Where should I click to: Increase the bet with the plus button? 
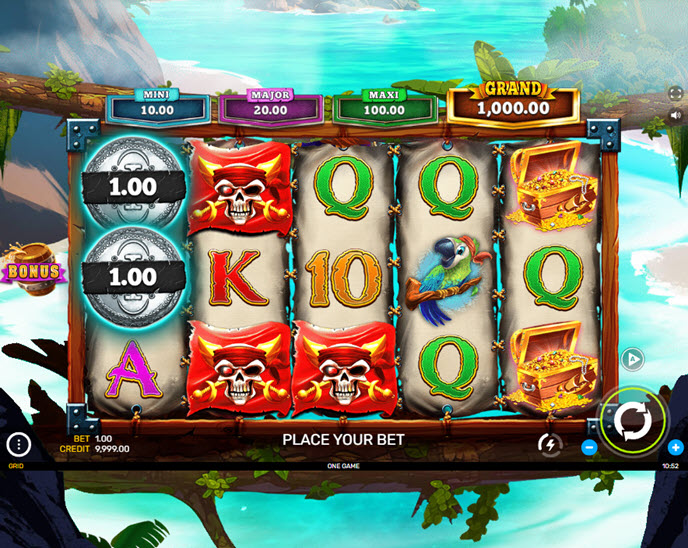(676, 447)
